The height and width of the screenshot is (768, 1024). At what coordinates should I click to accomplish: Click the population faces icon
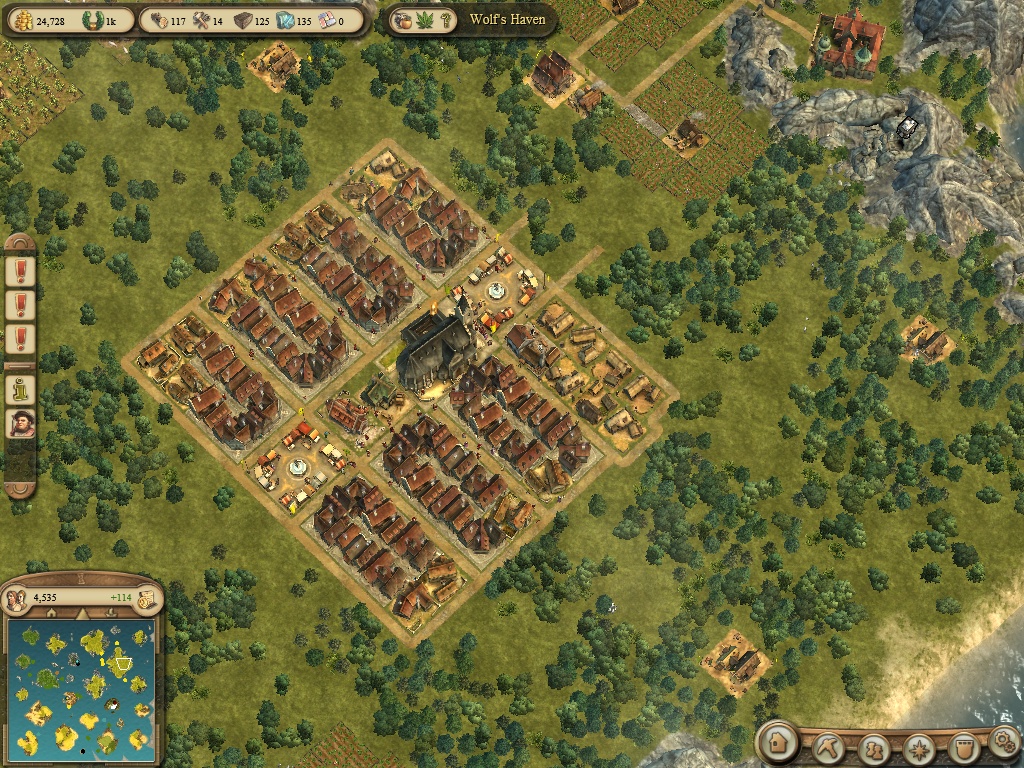[x=18, y=598]
